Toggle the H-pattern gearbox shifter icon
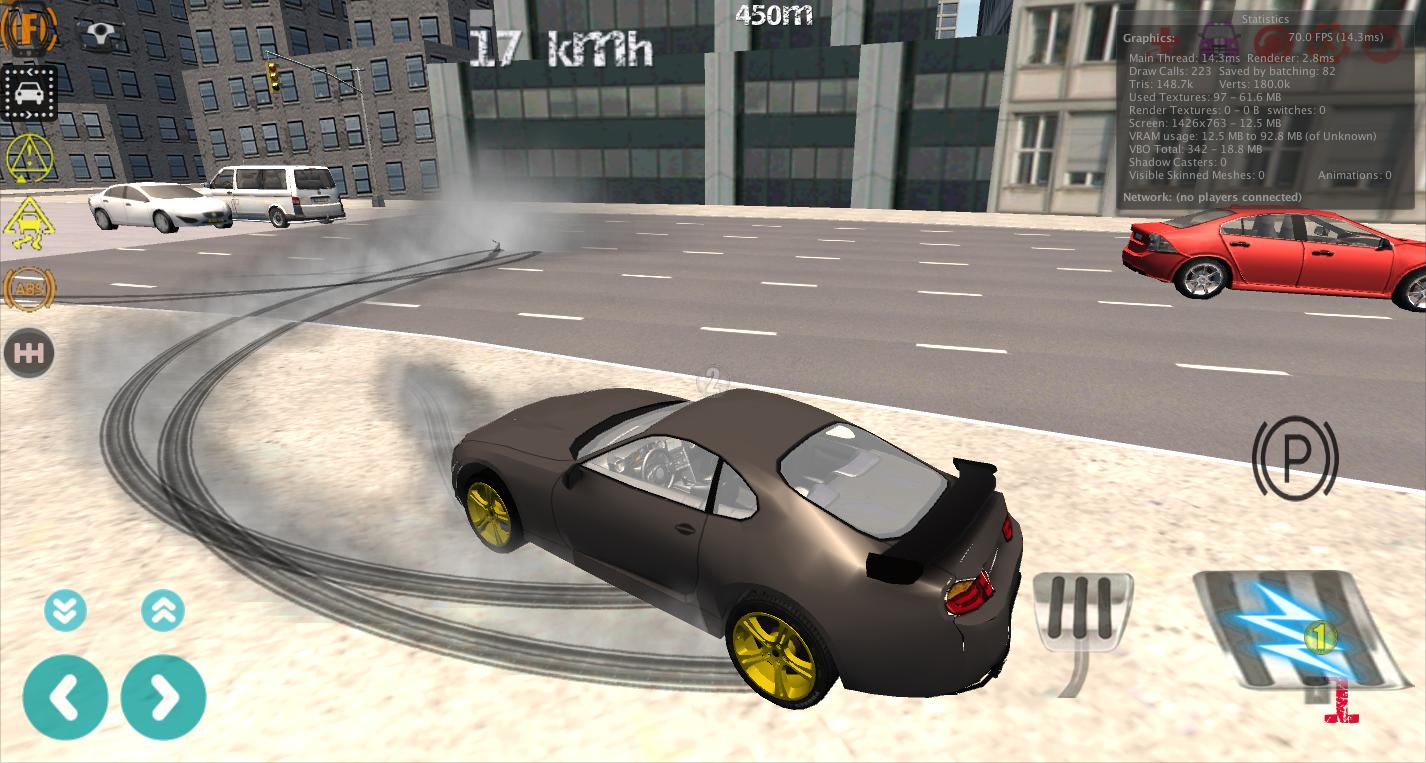This screenshot has width=1426, height=763. tap(28, 353)
